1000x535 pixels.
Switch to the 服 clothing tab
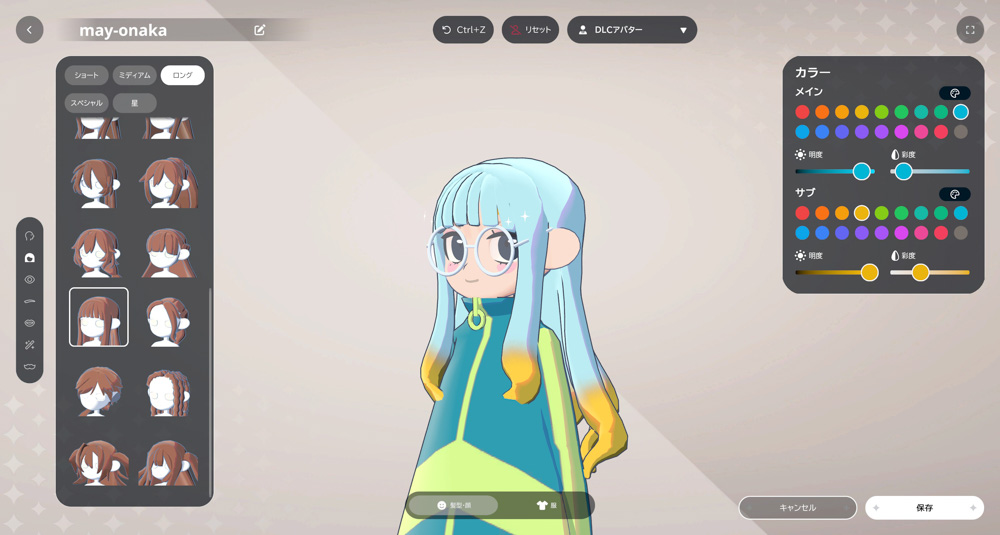(x=547, y=506)
